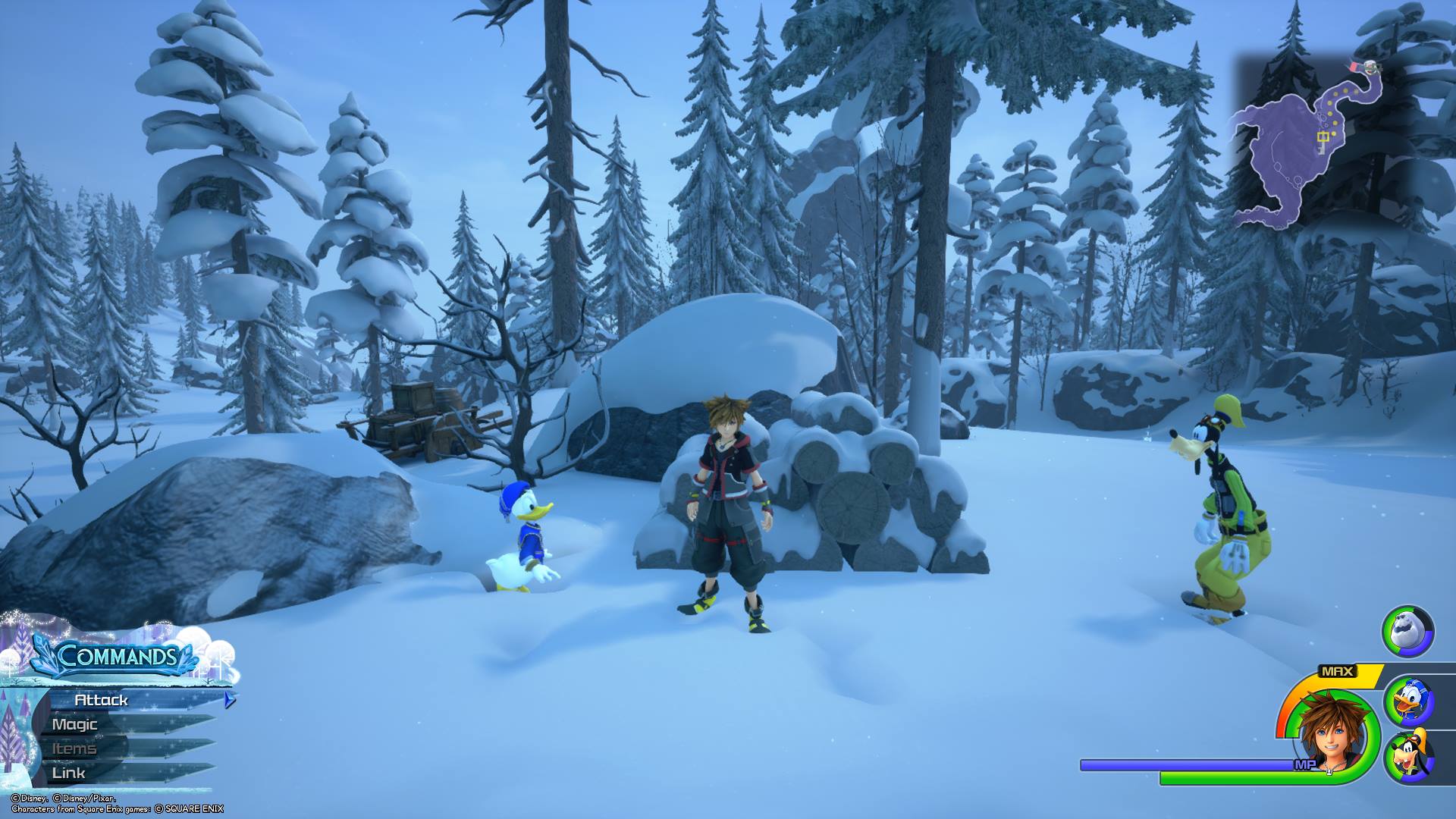Screen dimensions: 1456x819
Task: Select the Attack command
Action: (x=102, y=700)
